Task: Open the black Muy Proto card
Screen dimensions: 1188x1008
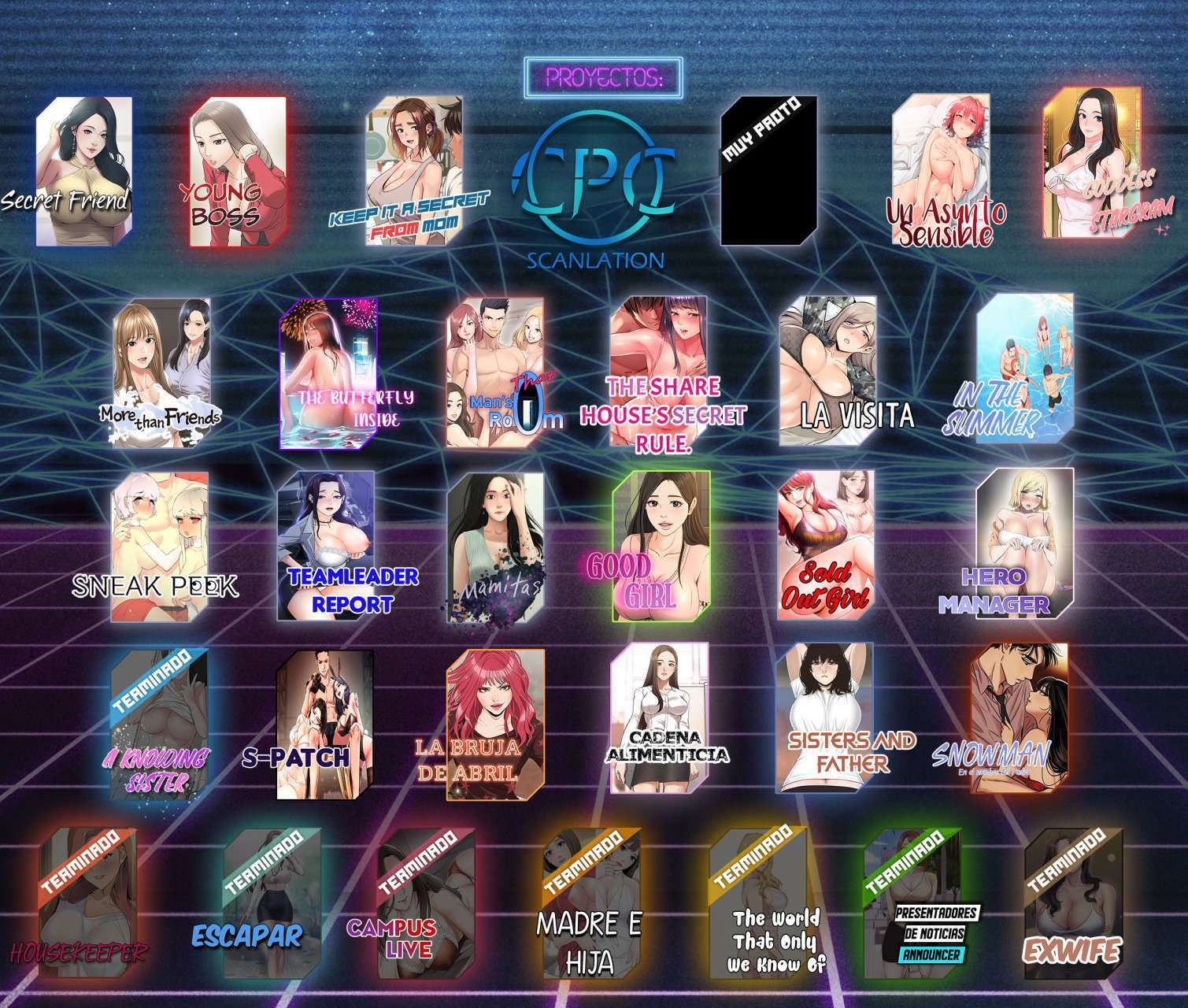Action: (768, 171)
